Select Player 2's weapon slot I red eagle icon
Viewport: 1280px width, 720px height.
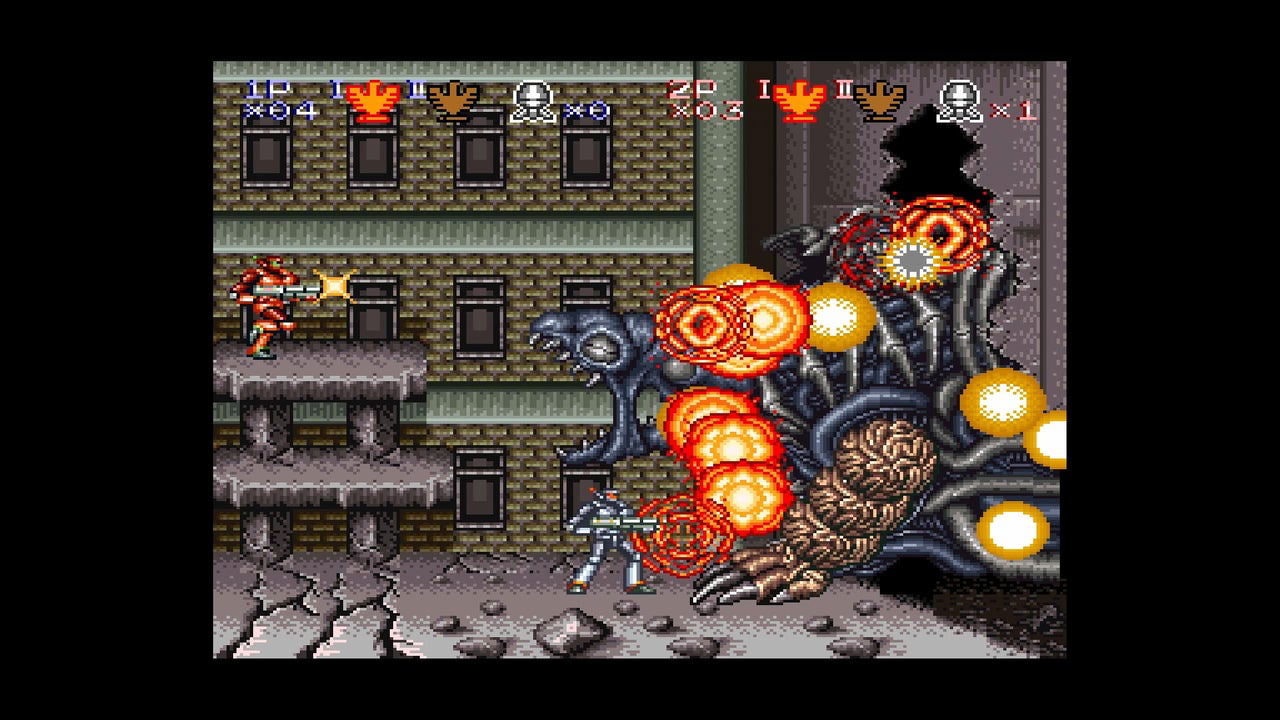(x=798, y=97)
